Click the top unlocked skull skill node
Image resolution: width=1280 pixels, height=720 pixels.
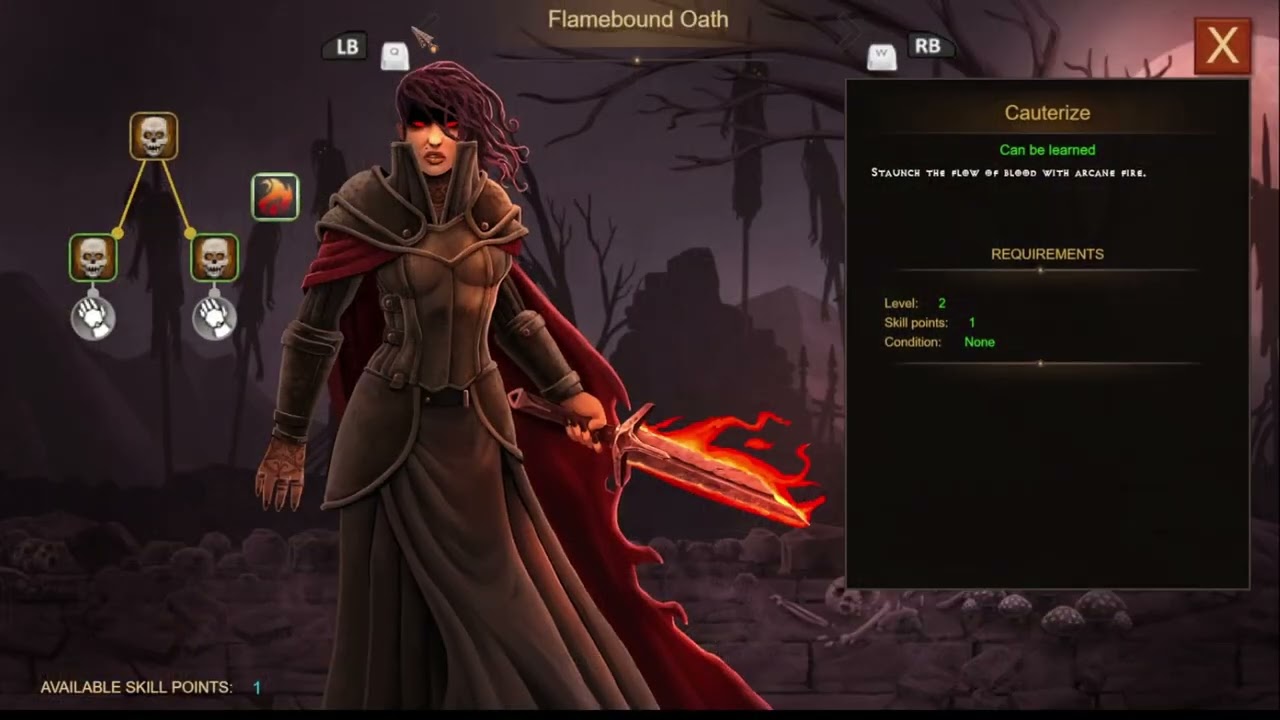click(x=153, y=135)
